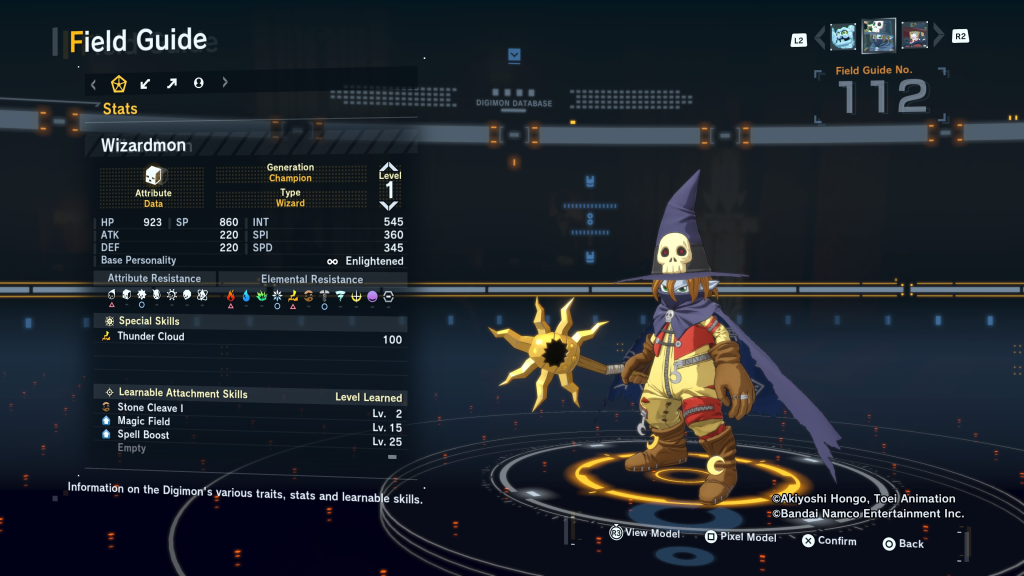This screenshot has width=1024, height=576.
Task: Switch to the up-right arrow tab
Action: 172,84
